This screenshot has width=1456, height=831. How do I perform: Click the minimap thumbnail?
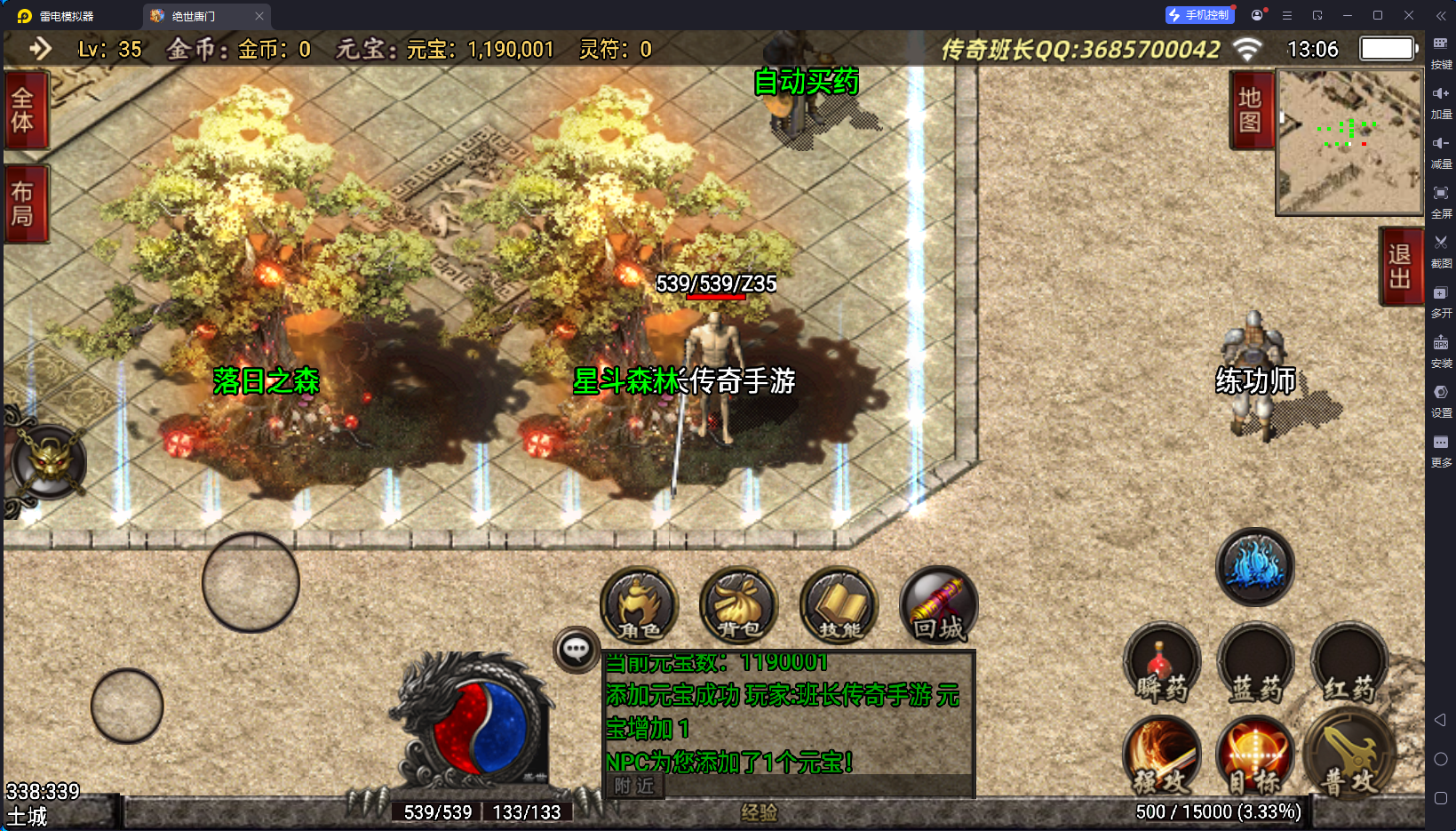click(x=1349, y=142)
